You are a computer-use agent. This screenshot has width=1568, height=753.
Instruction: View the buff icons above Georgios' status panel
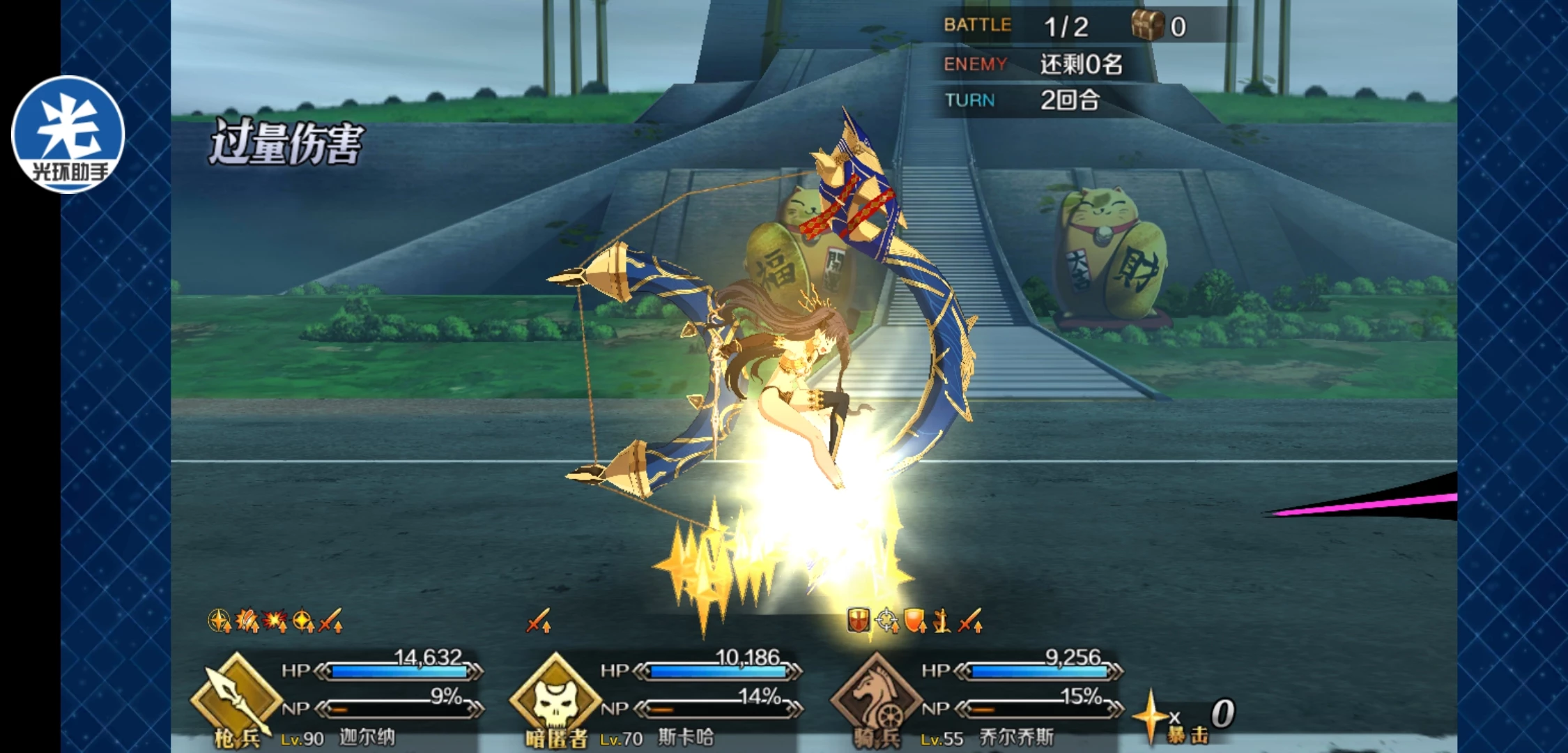click(x=914, y=620)
